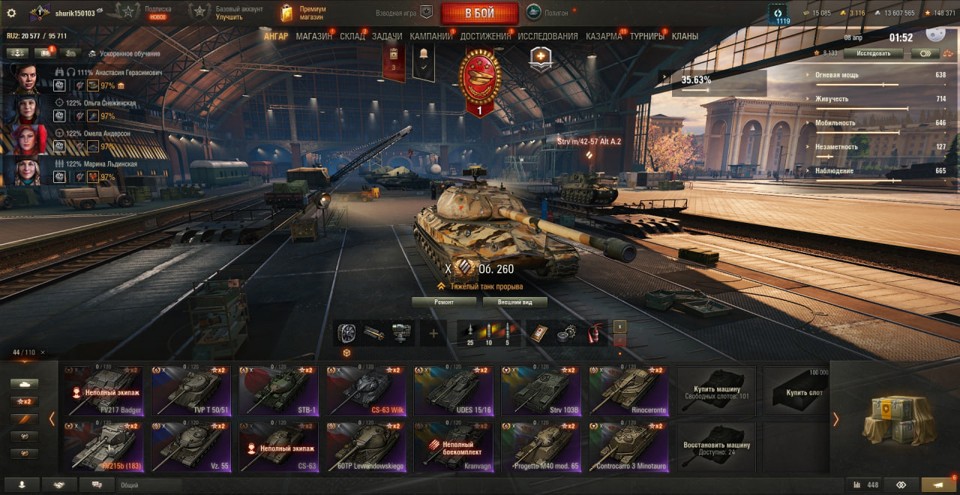Open the КЛАНЫ clans tab
Viewport: 960px width, 495px height.
(685, 36)
